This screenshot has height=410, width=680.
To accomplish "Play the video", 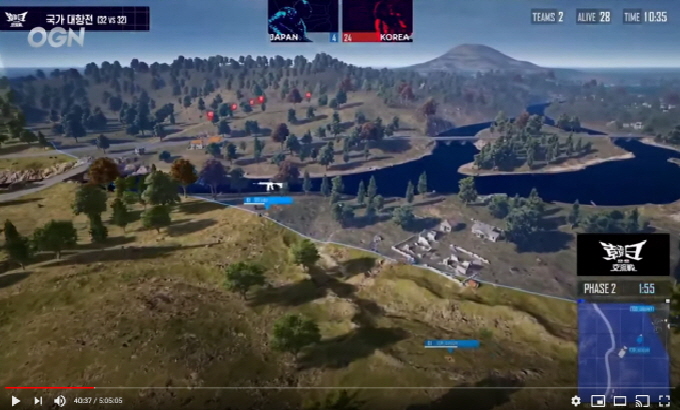I will click(15, 400).
